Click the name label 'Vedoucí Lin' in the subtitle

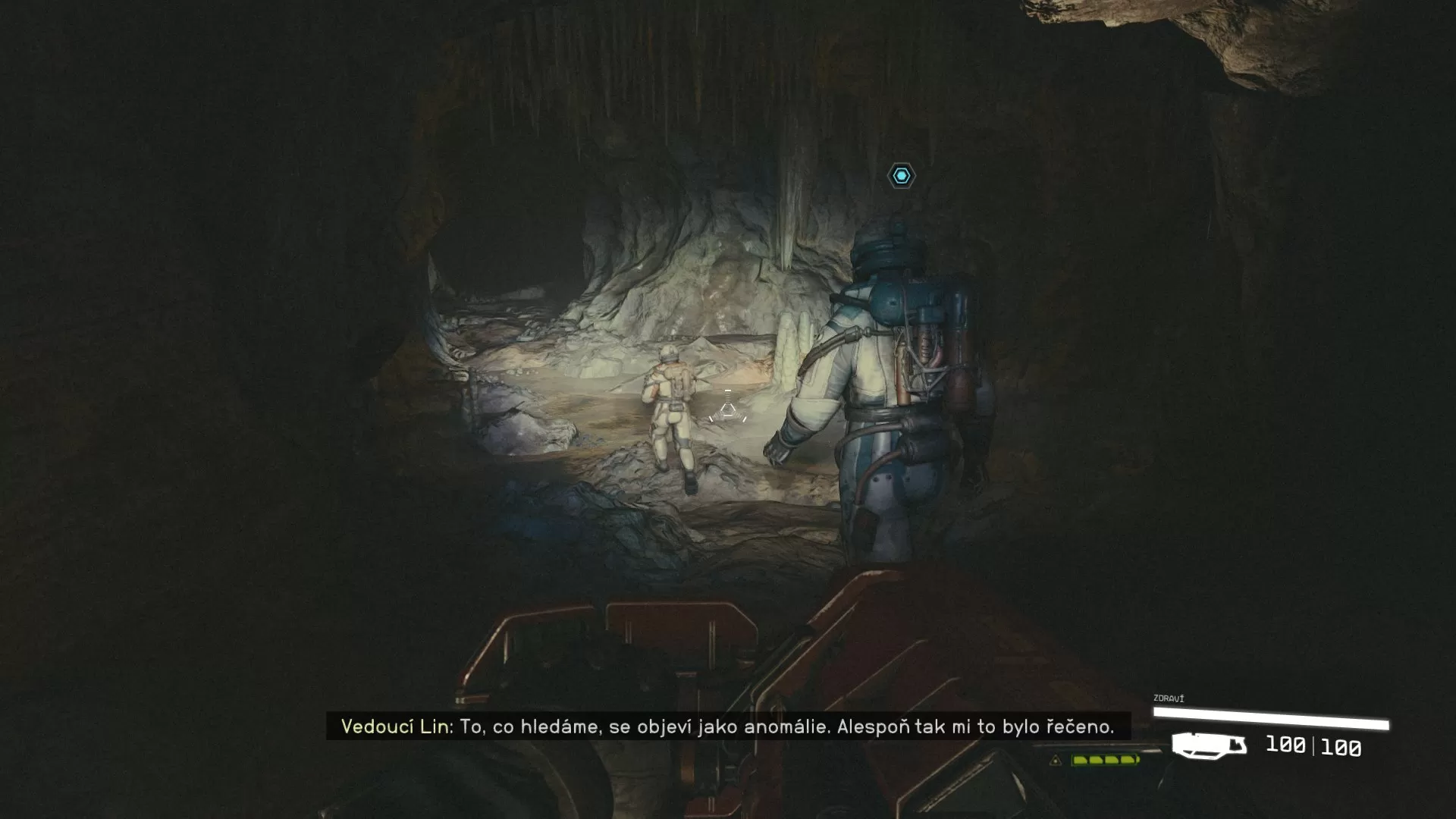pos(394,726)
